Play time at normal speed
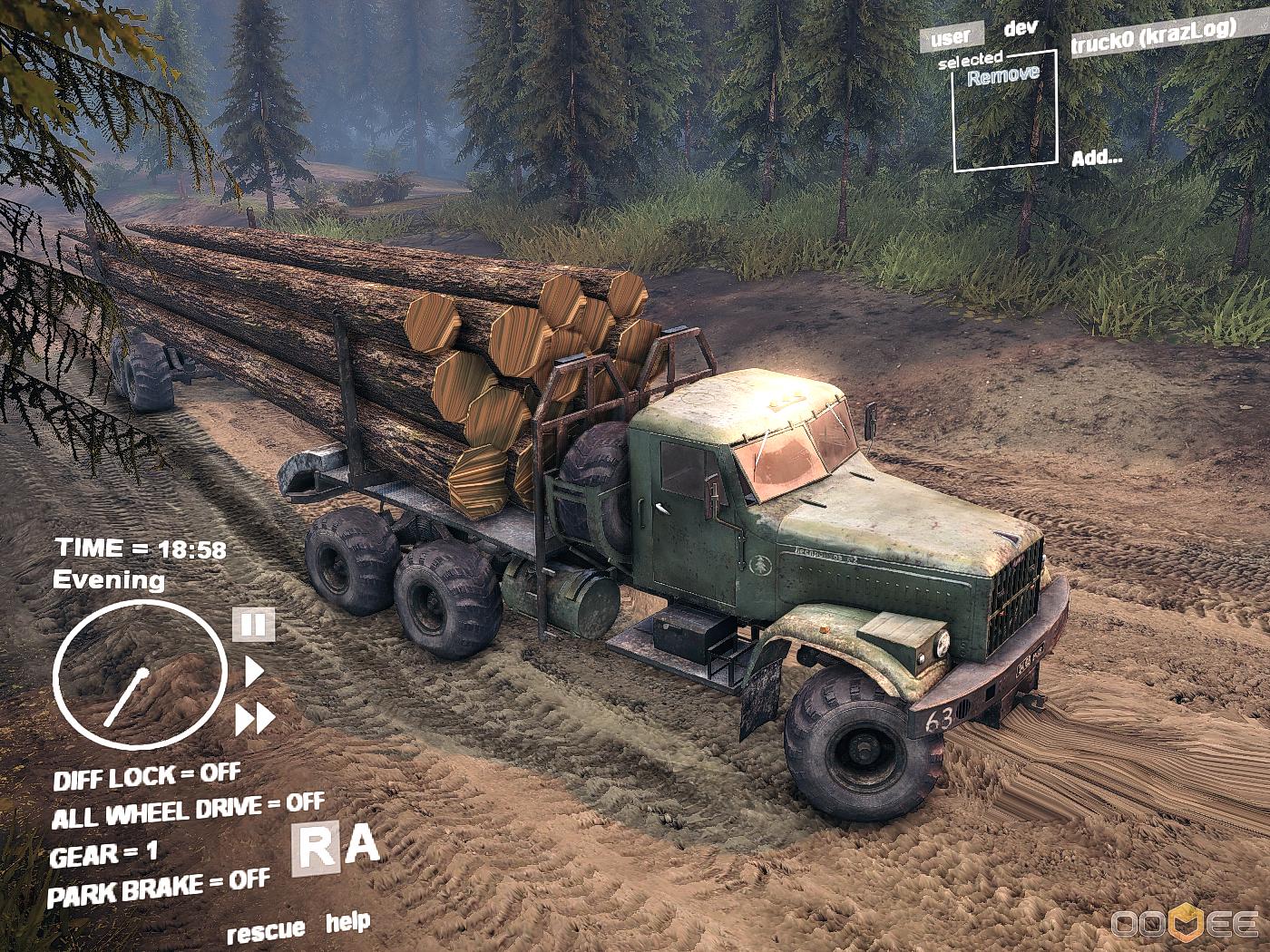The width and height of the screenshot is (1270, 952). pyautogui.click(x=254, y=672)
